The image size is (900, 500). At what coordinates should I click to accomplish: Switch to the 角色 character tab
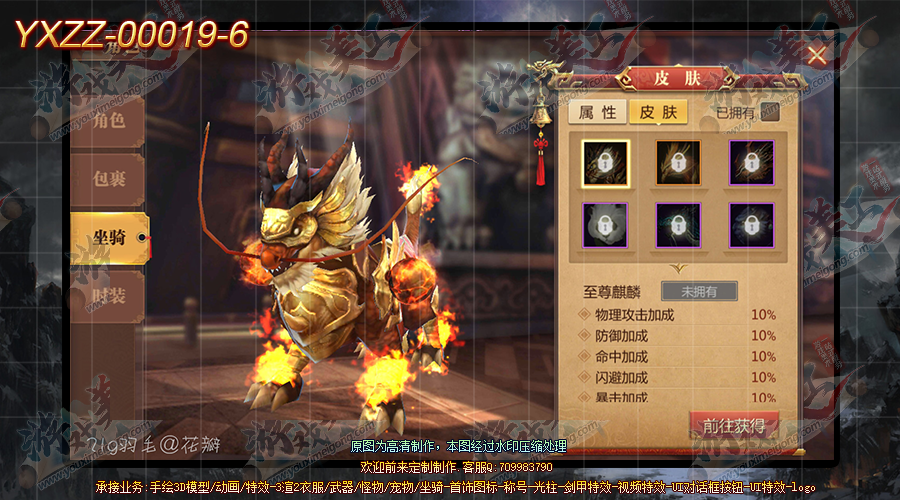tap(109, 121)
